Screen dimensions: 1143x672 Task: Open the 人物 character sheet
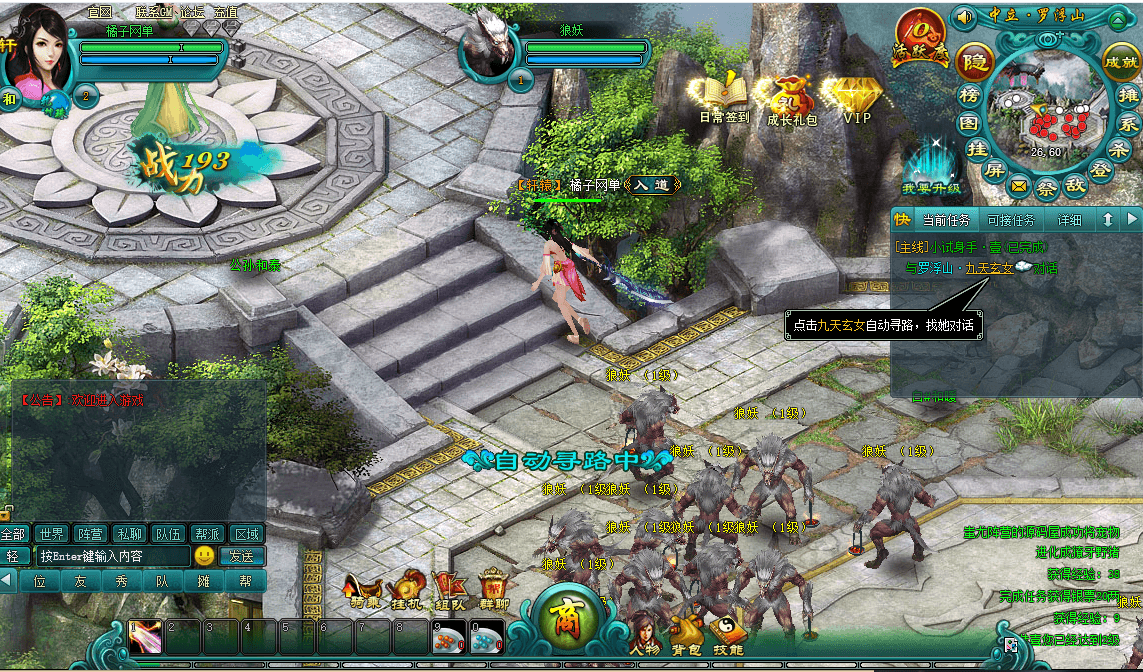pos(643,634)
